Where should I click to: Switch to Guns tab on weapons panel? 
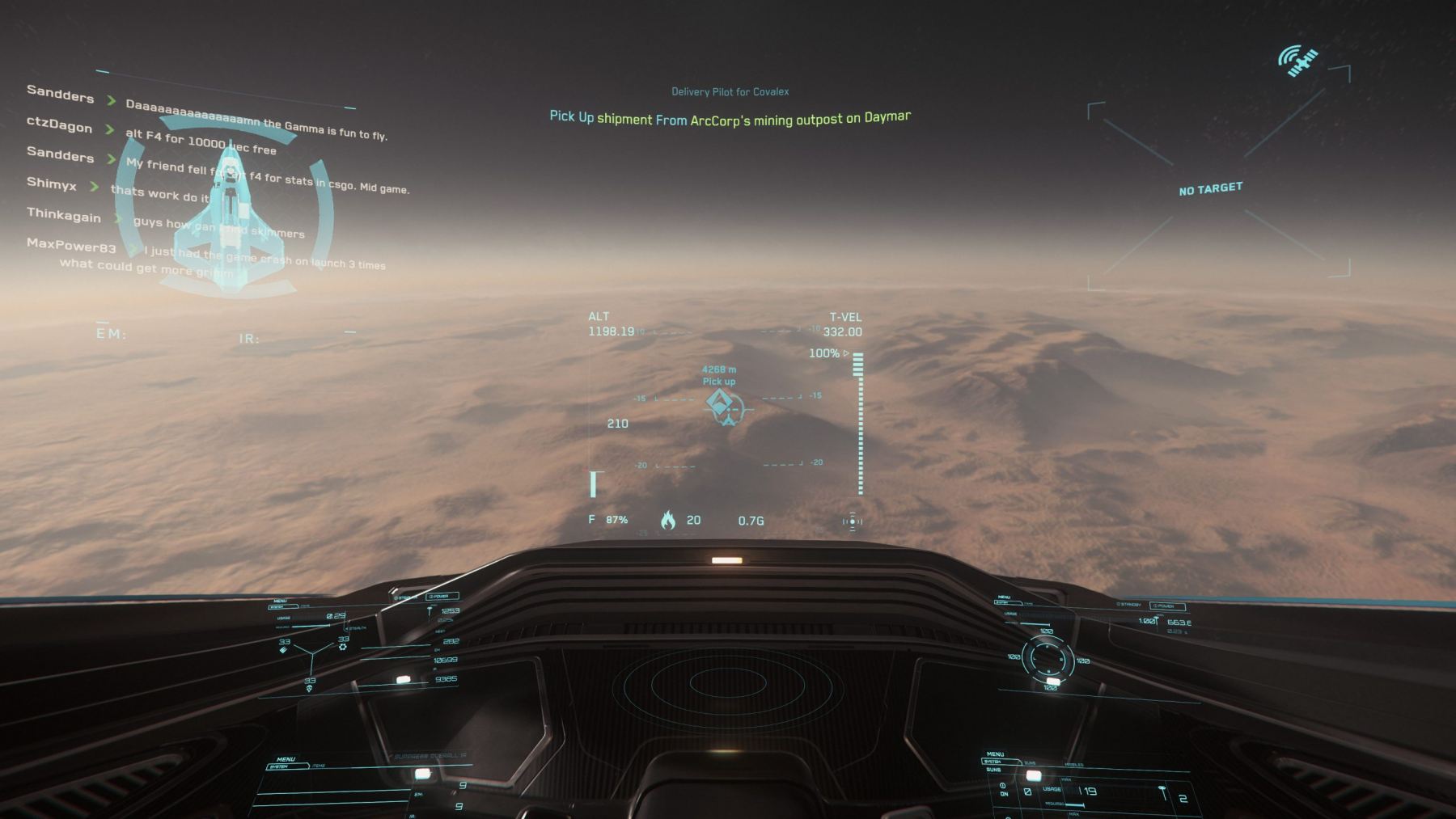(x=1030, y=762)
